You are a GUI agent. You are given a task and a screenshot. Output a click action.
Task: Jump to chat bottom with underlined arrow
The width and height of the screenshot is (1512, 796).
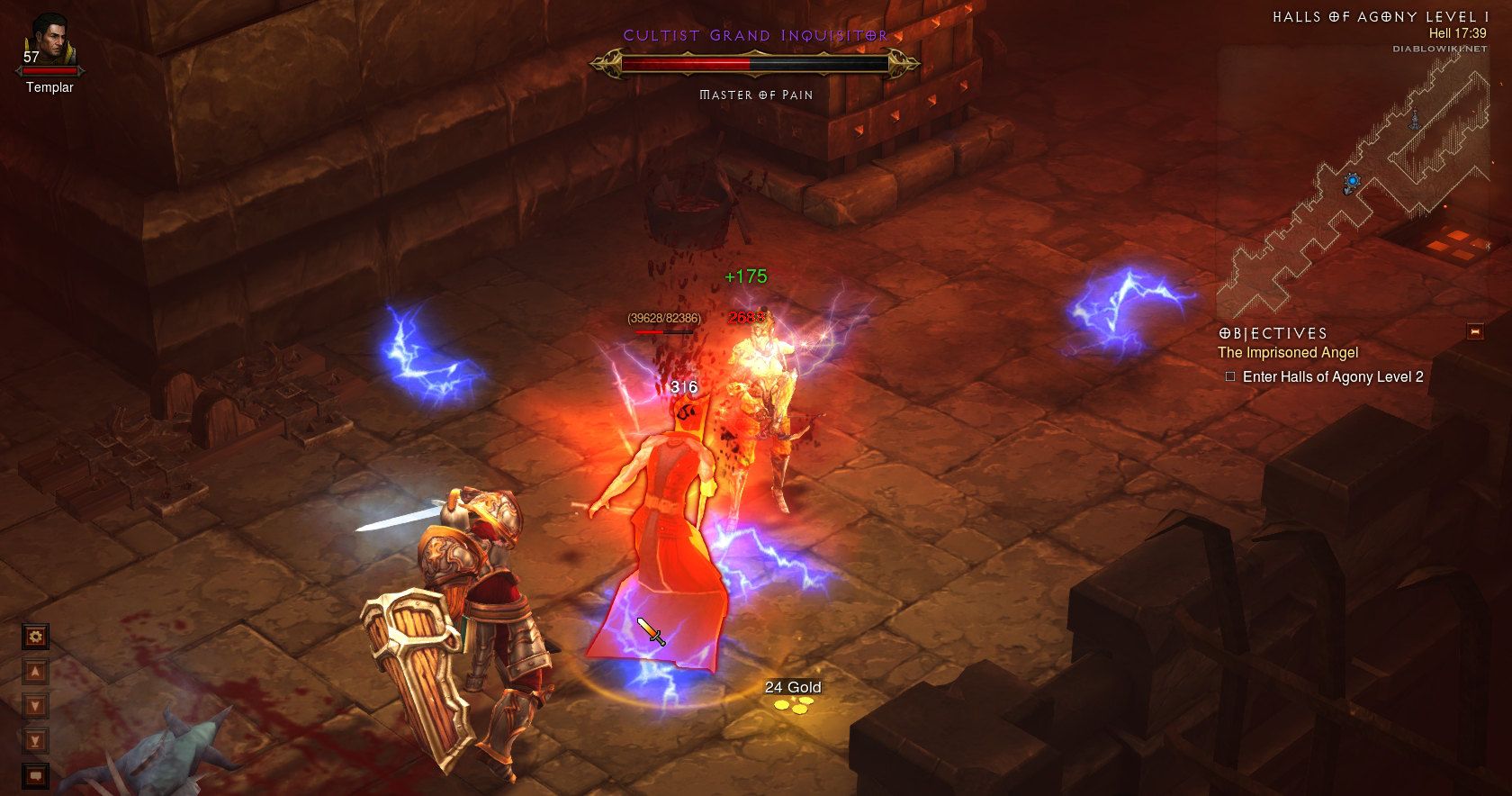click(35, 741)
